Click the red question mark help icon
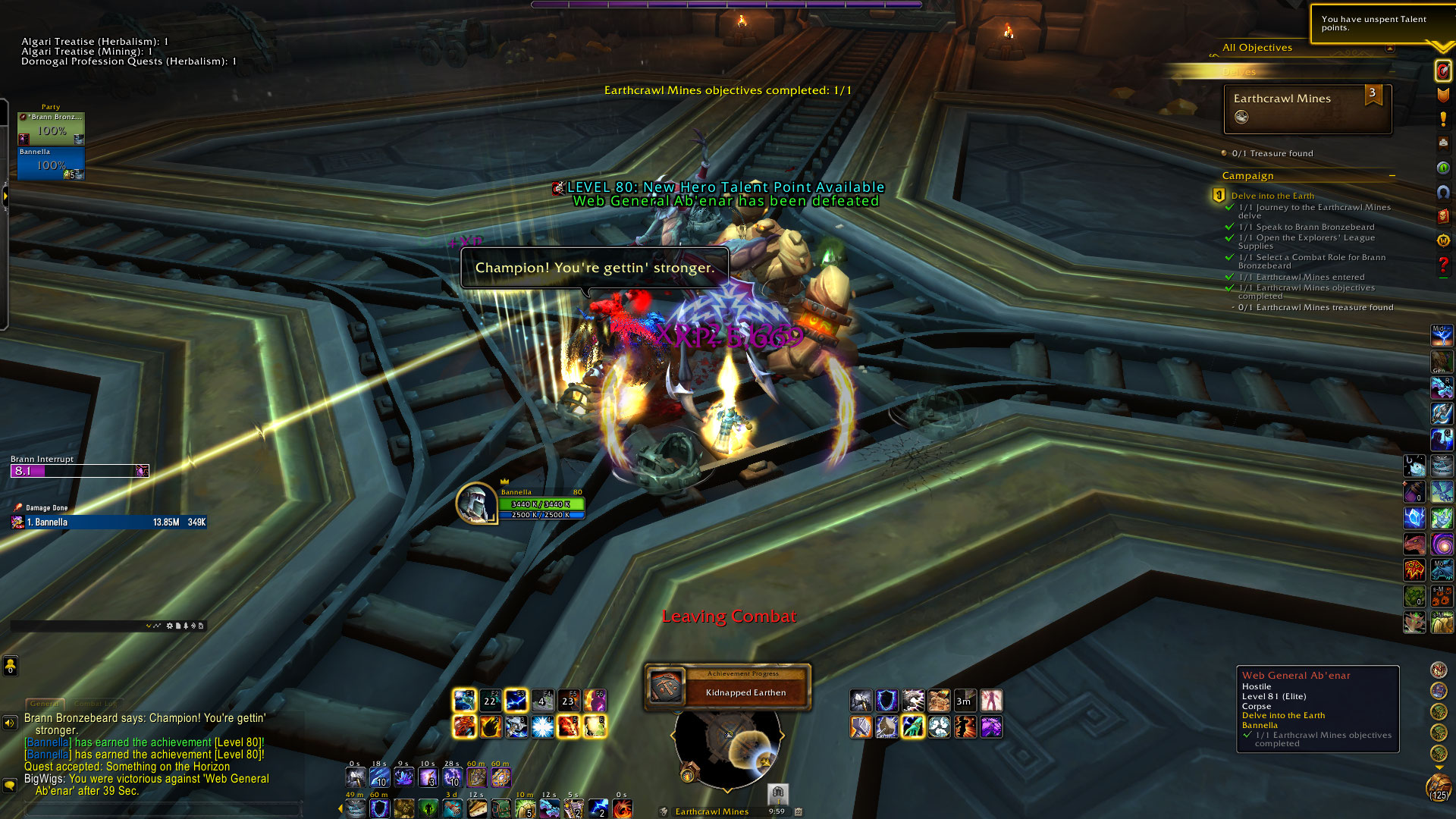Image resolution: width=1456 pixels, height=819 pixels. click(1442, 265)
